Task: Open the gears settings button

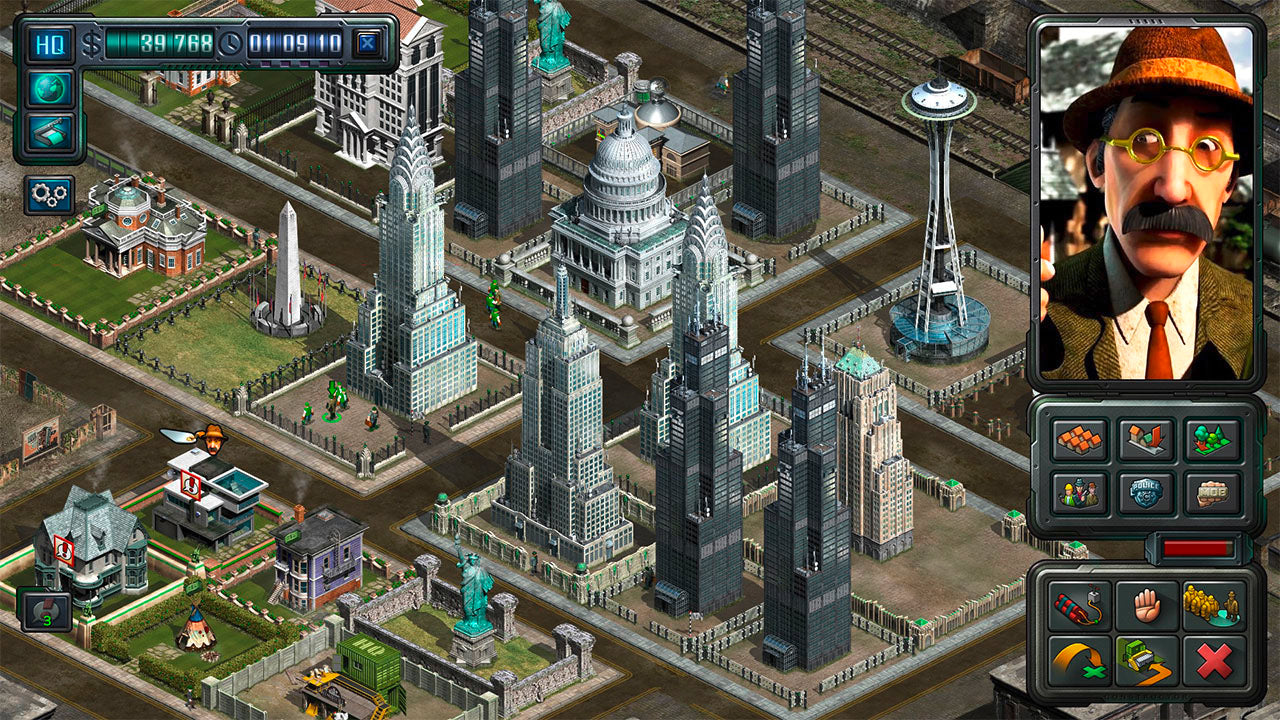Action: pos(49,195)
